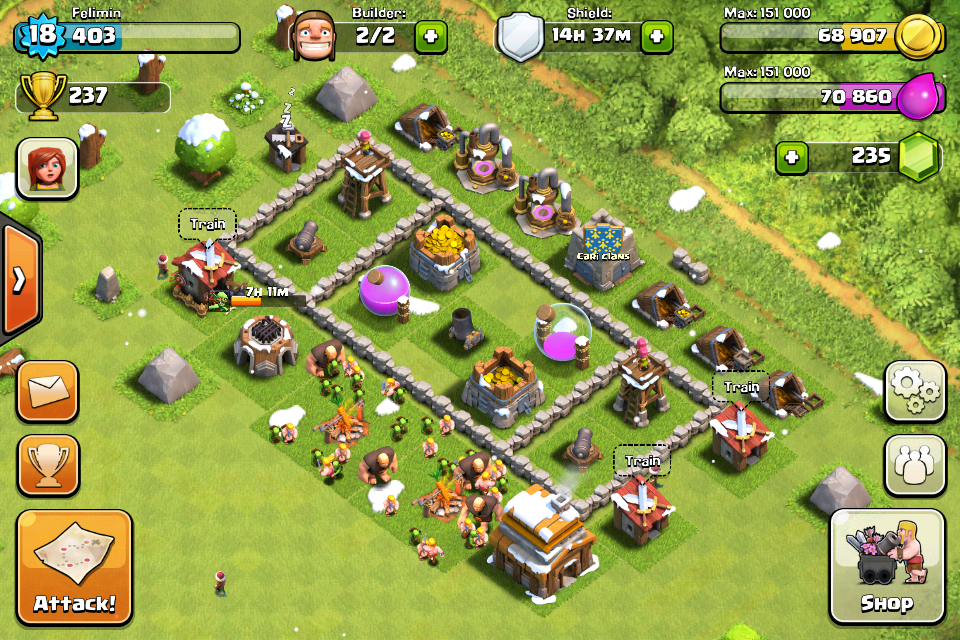960x640 pixels.
Task: Open the mail envelope inbox
Action: (x=47, y=391)
